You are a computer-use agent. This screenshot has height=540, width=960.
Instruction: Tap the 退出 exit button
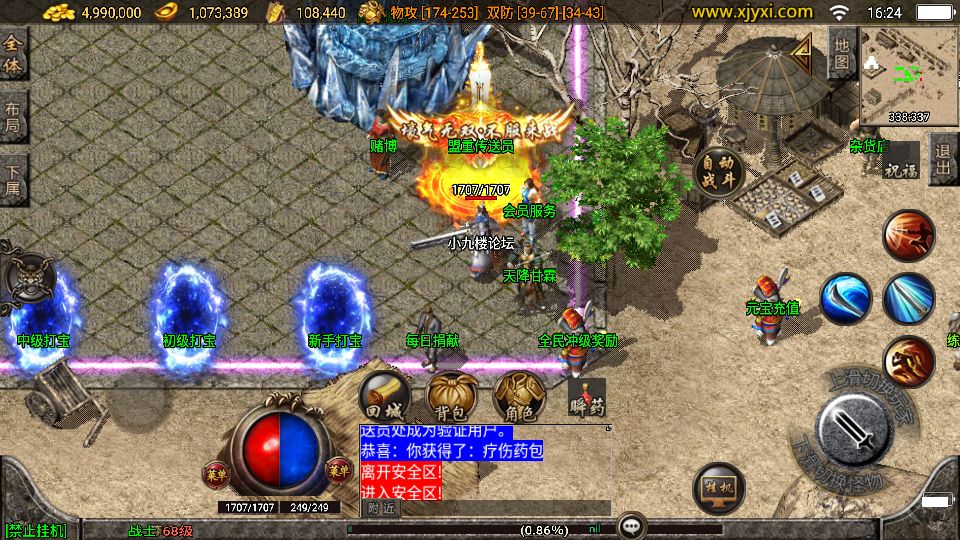pyautogui.click(x=942, y=158)
